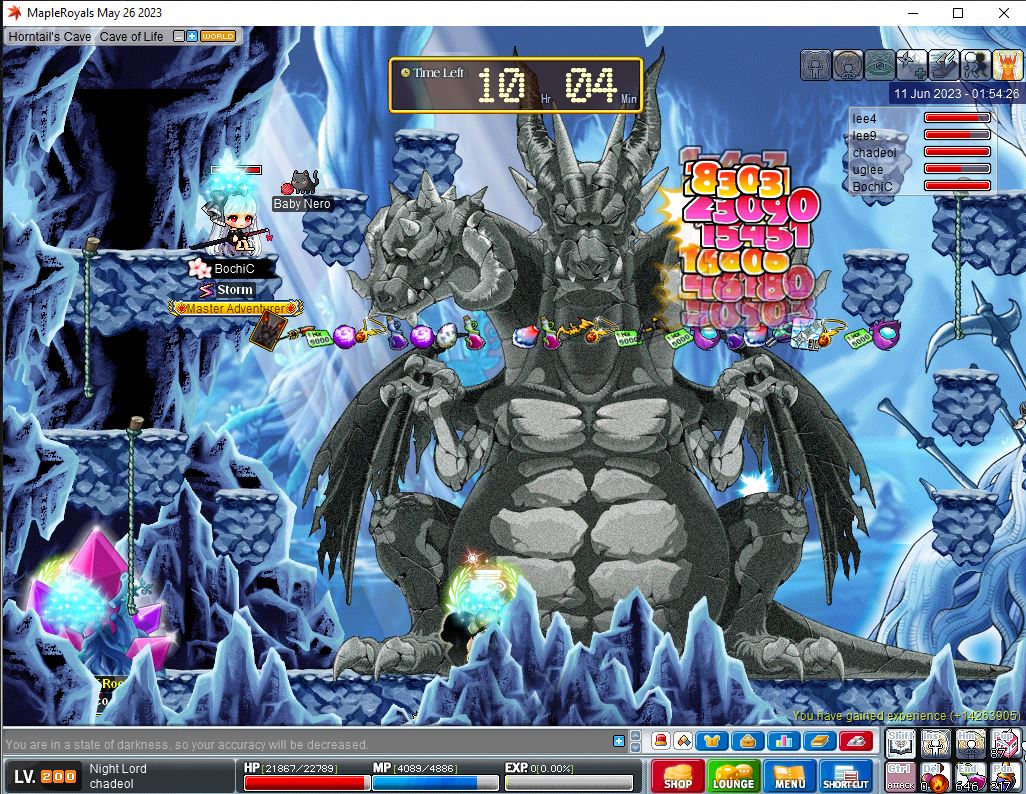Minimize the minimap with the minus button
Image resolution: width=1026 pixels, height=794 pixels.
[x=179, y=36]
